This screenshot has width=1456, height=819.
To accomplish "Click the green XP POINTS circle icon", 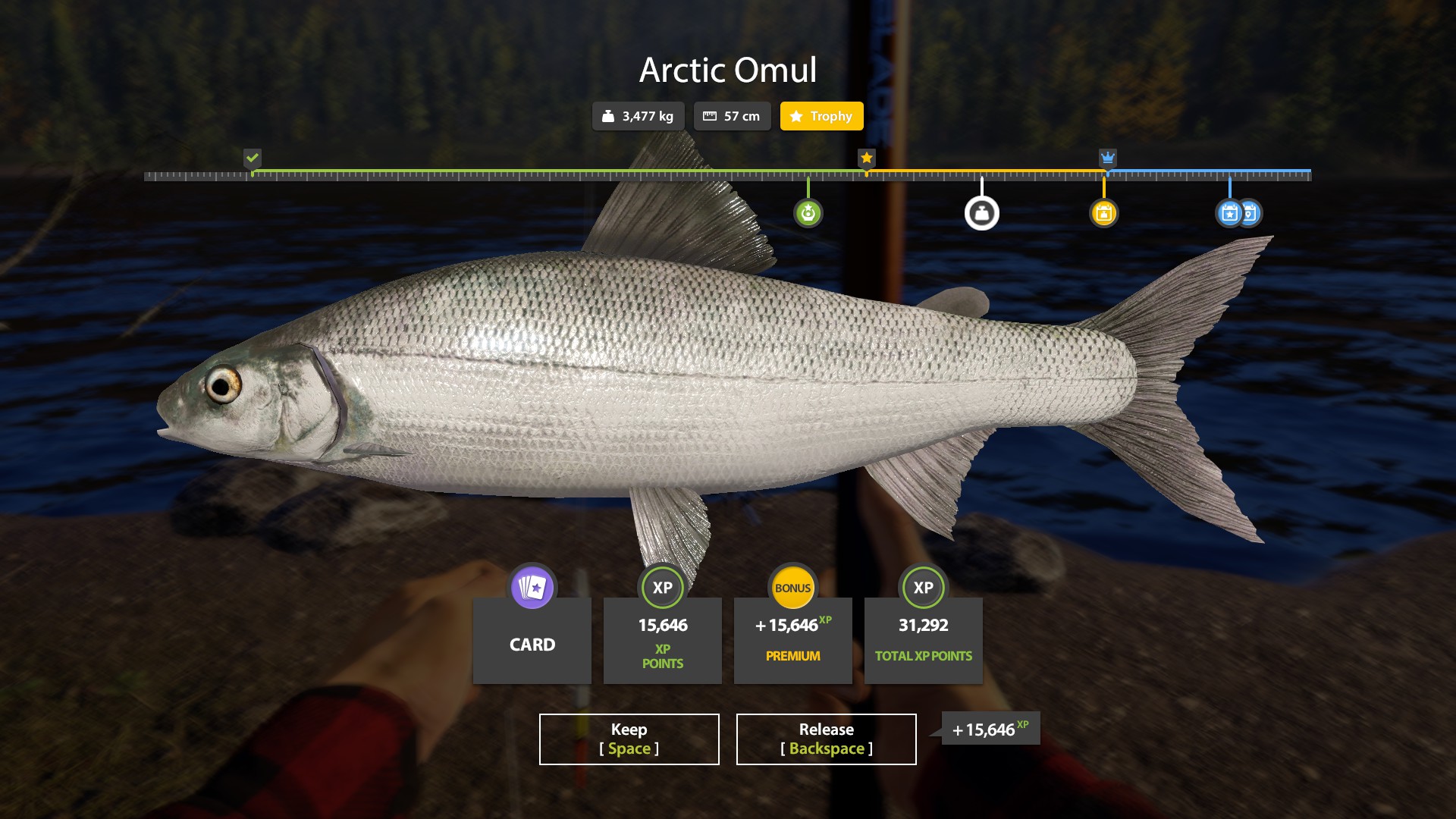I will coord(662,588).
